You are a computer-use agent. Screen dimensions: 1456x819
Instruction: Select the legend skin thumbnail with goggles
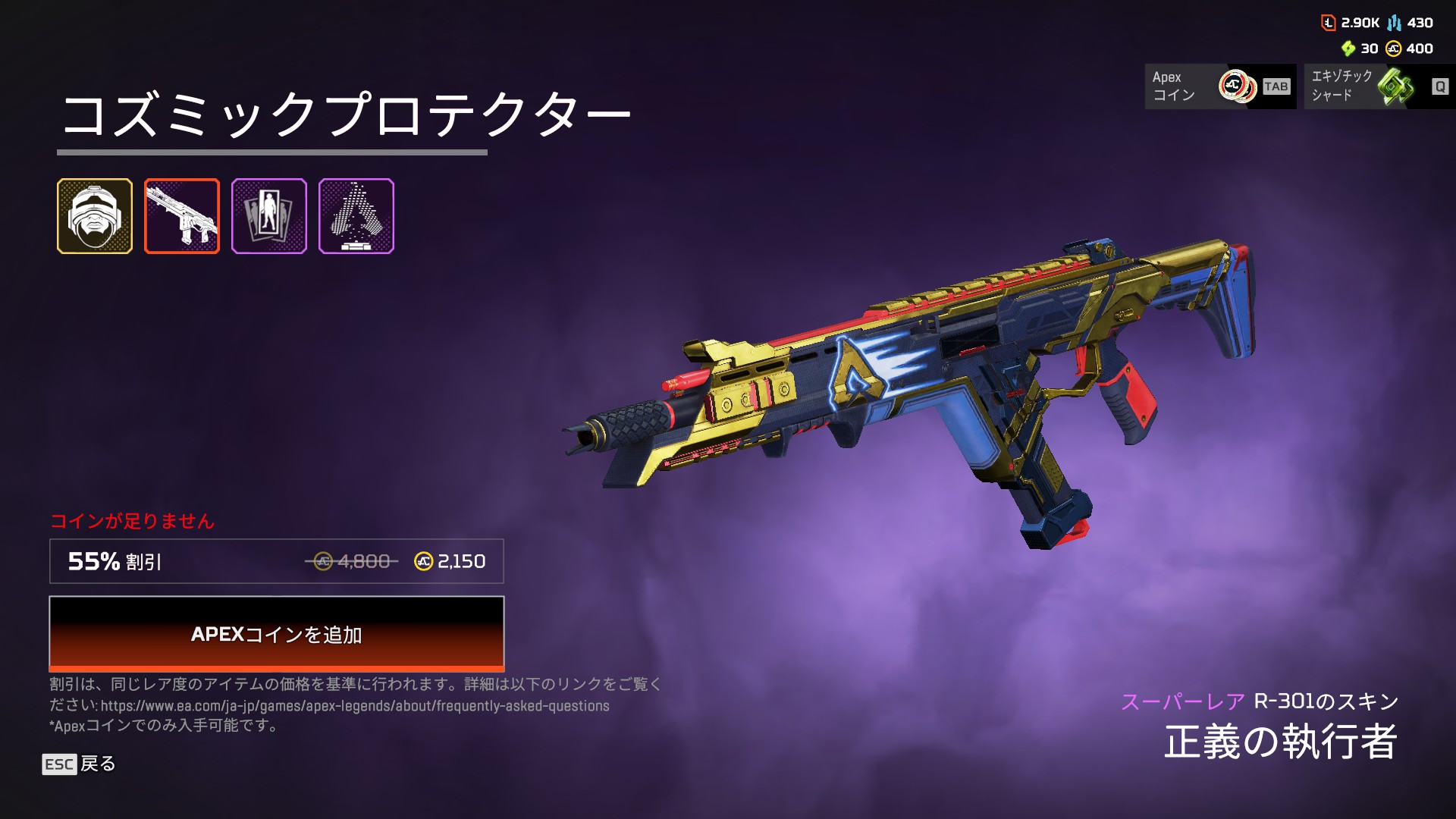click(x=95, y=216)
